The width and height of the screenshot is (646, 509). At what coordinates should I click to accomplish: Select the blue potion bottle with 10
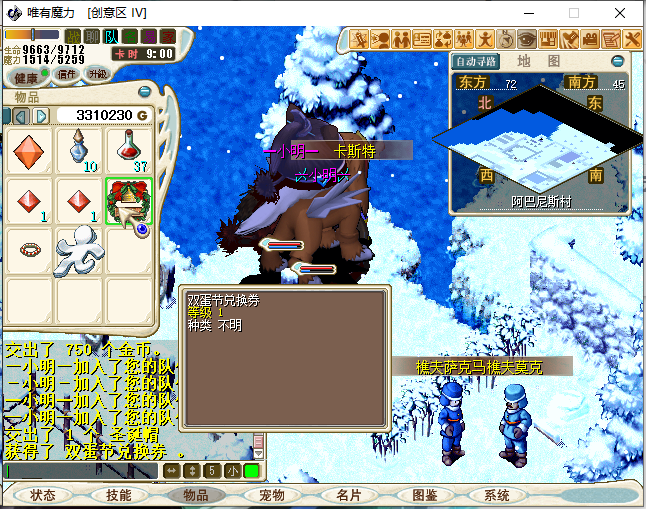tap(81, 151)
